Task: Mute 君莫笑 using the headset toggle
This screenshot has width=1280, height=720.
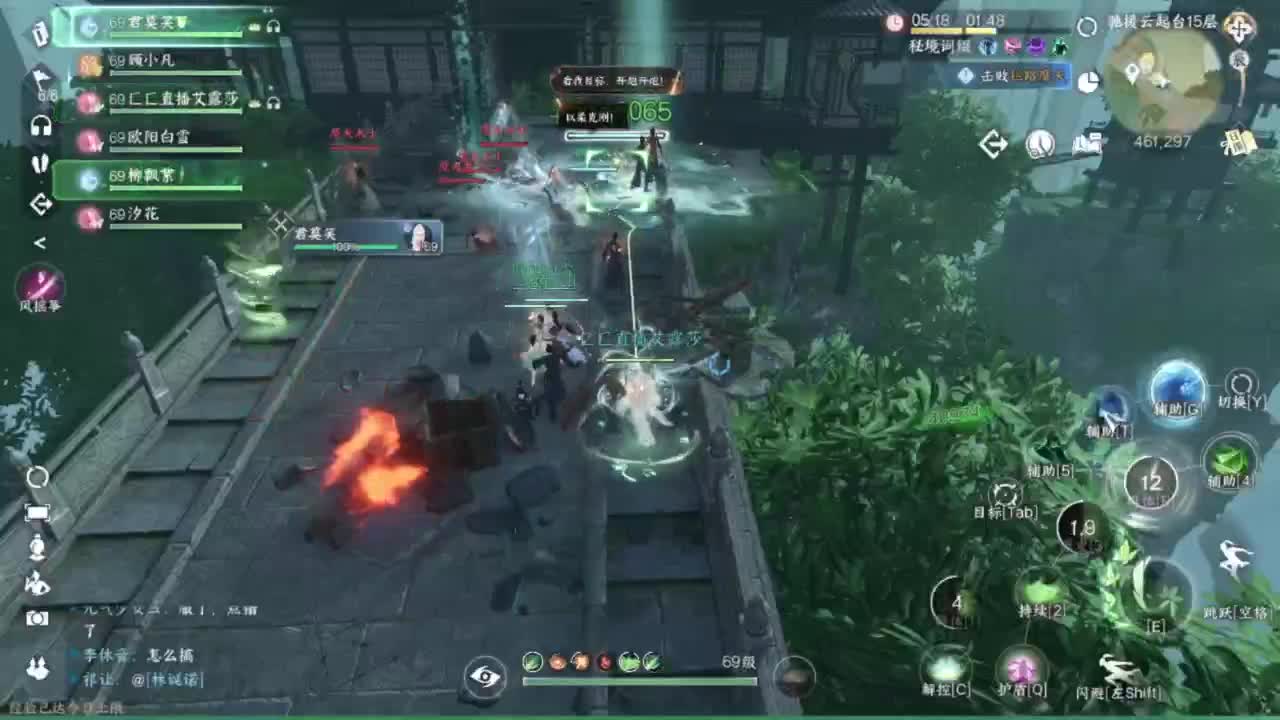Action: 273,27
